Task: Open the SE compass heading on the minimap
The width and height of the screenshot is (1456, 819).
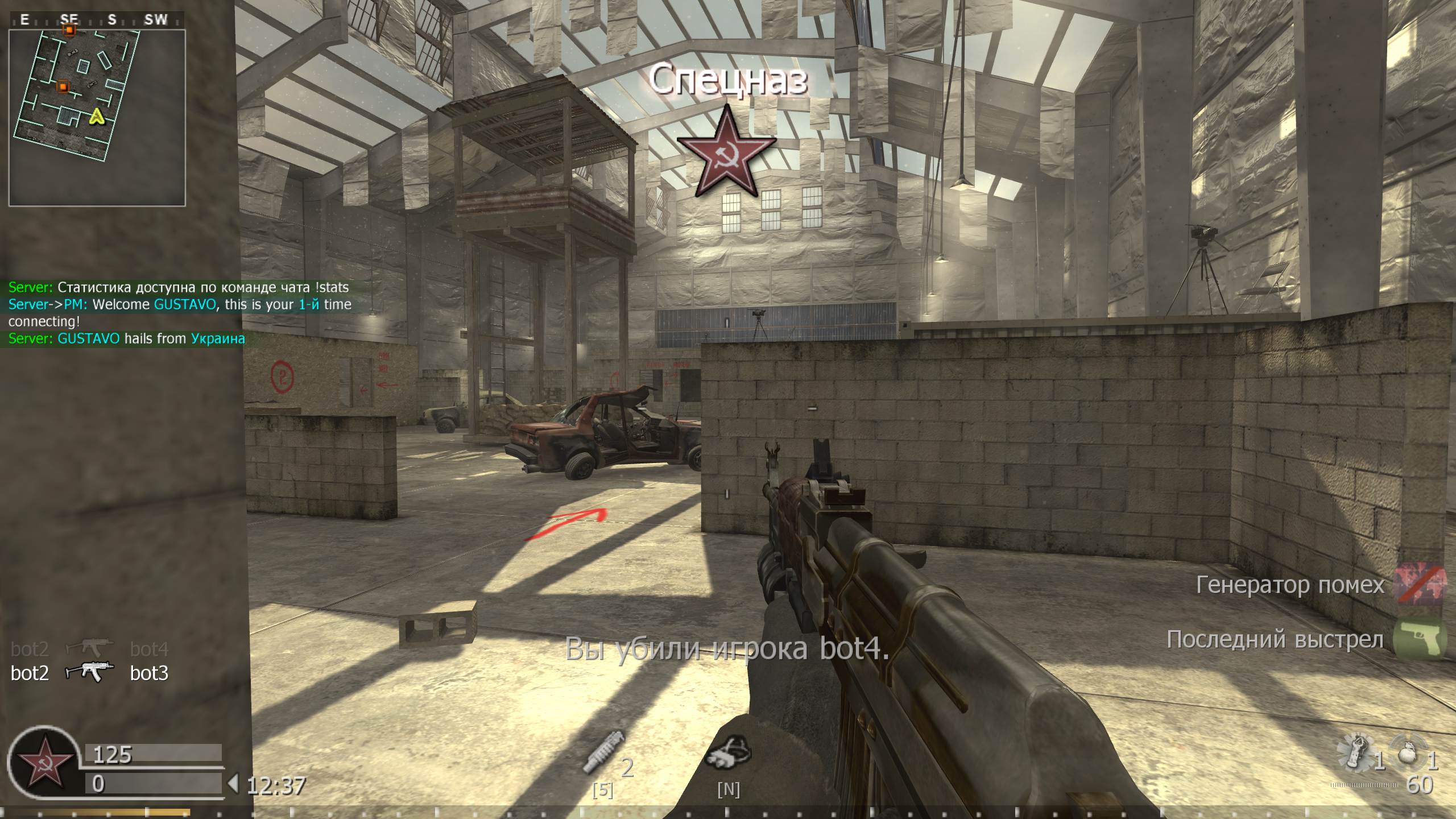Action: coord(71,20)
